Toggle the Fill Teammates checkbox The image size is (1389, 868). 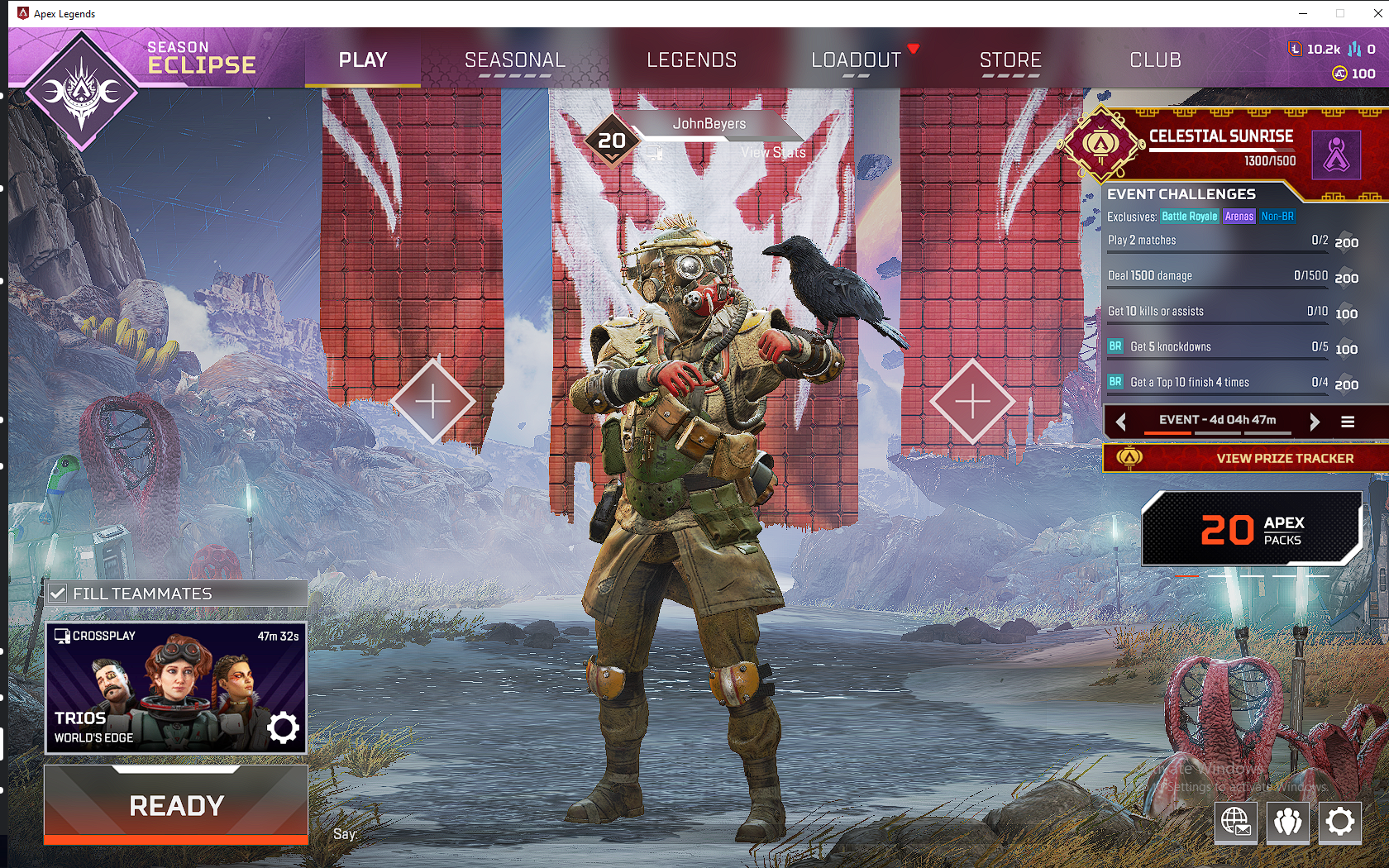58,594
